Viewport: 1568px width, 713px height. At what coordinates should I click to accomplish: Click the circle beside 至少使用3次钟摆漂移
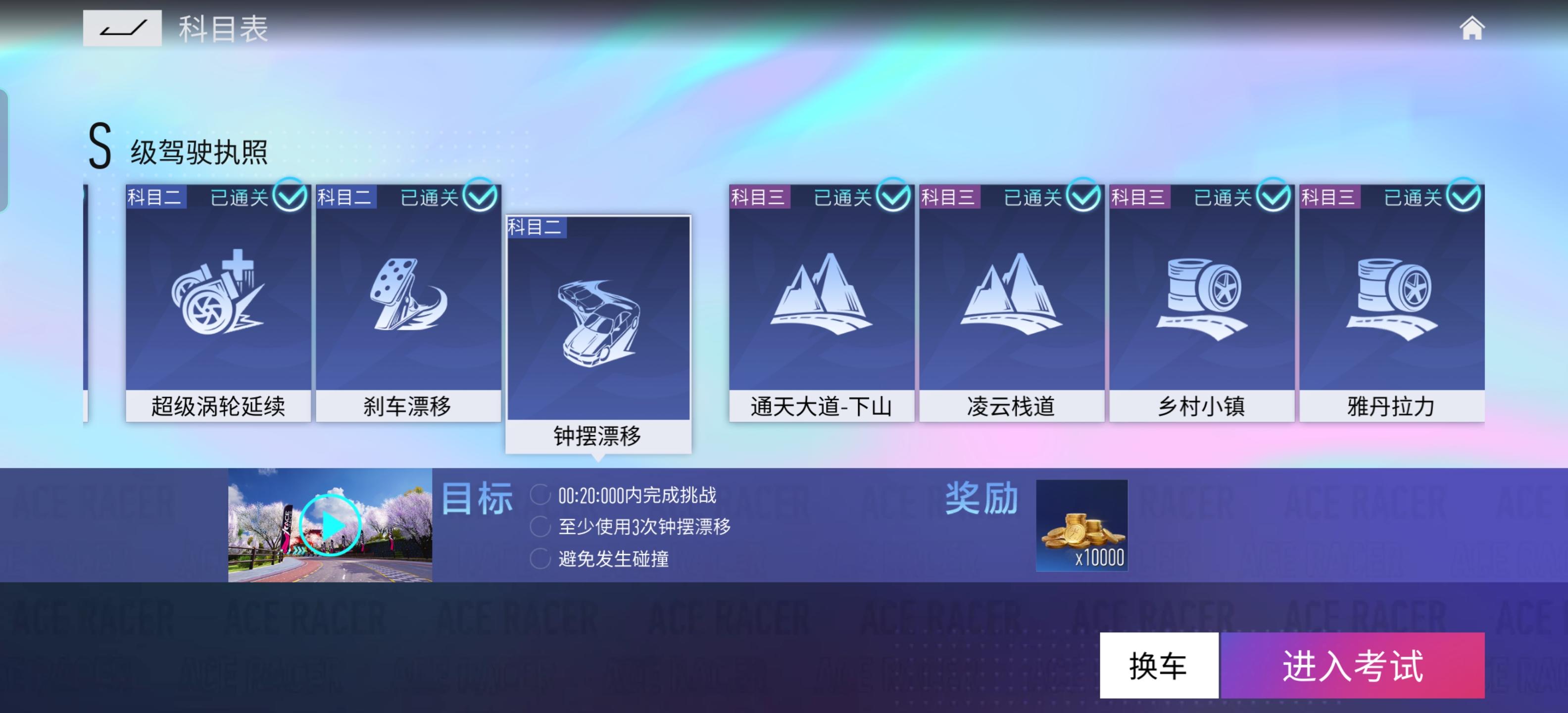click(x=539, y=528)
